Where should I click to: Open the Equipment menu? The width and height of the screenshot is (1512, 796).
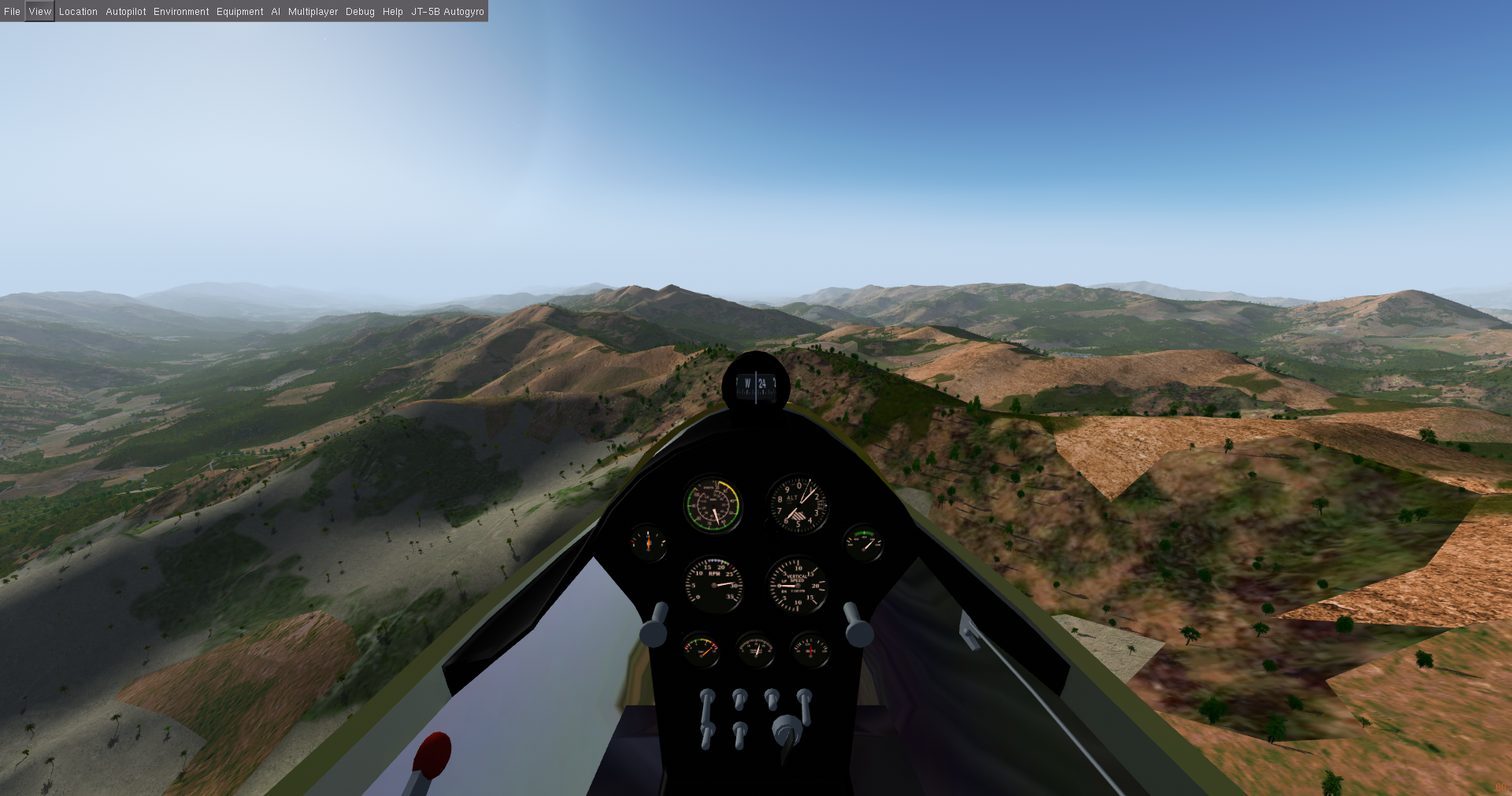point(240,12)
